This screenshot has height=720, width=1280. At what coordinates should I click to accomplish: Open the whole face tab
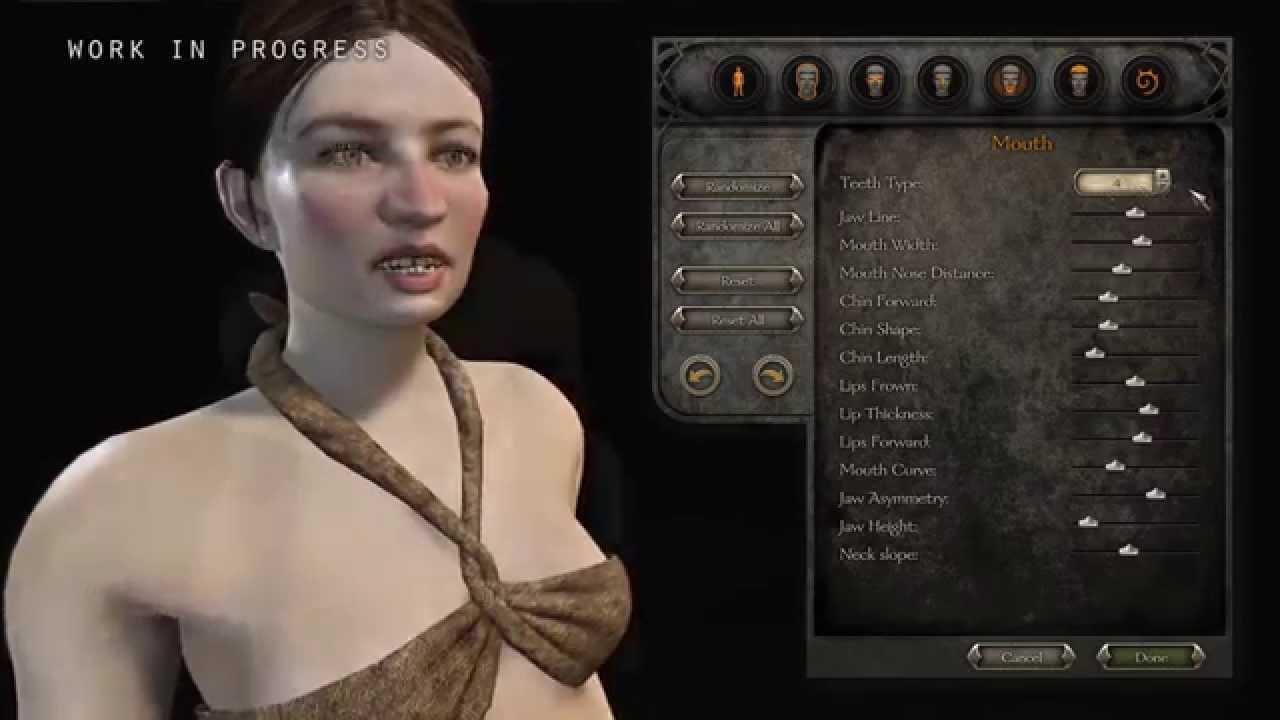pyautogui.click(x=806, y=80)
